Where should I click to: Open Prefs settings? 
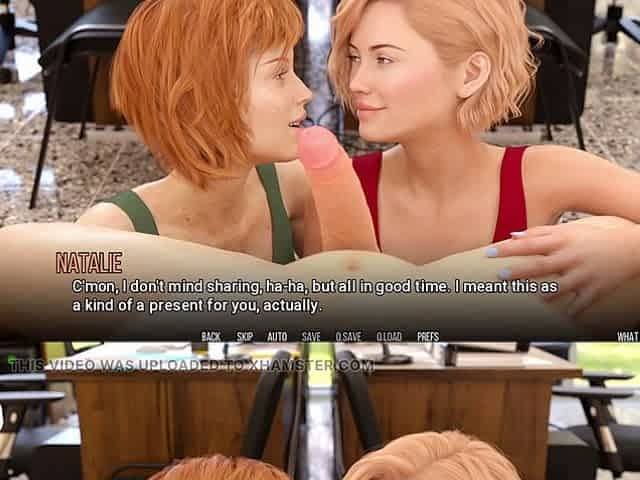pos(428,337)
